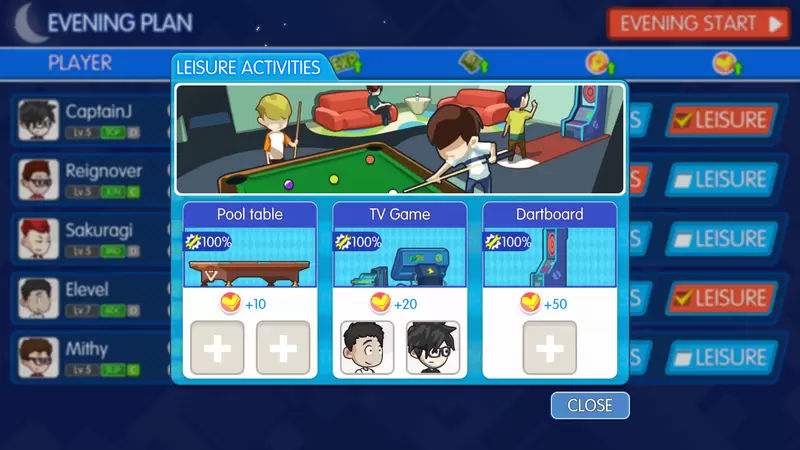This screenshot has height=450, width=800.
Task: Select Elevel's player portrait
Action: (38, 297)
